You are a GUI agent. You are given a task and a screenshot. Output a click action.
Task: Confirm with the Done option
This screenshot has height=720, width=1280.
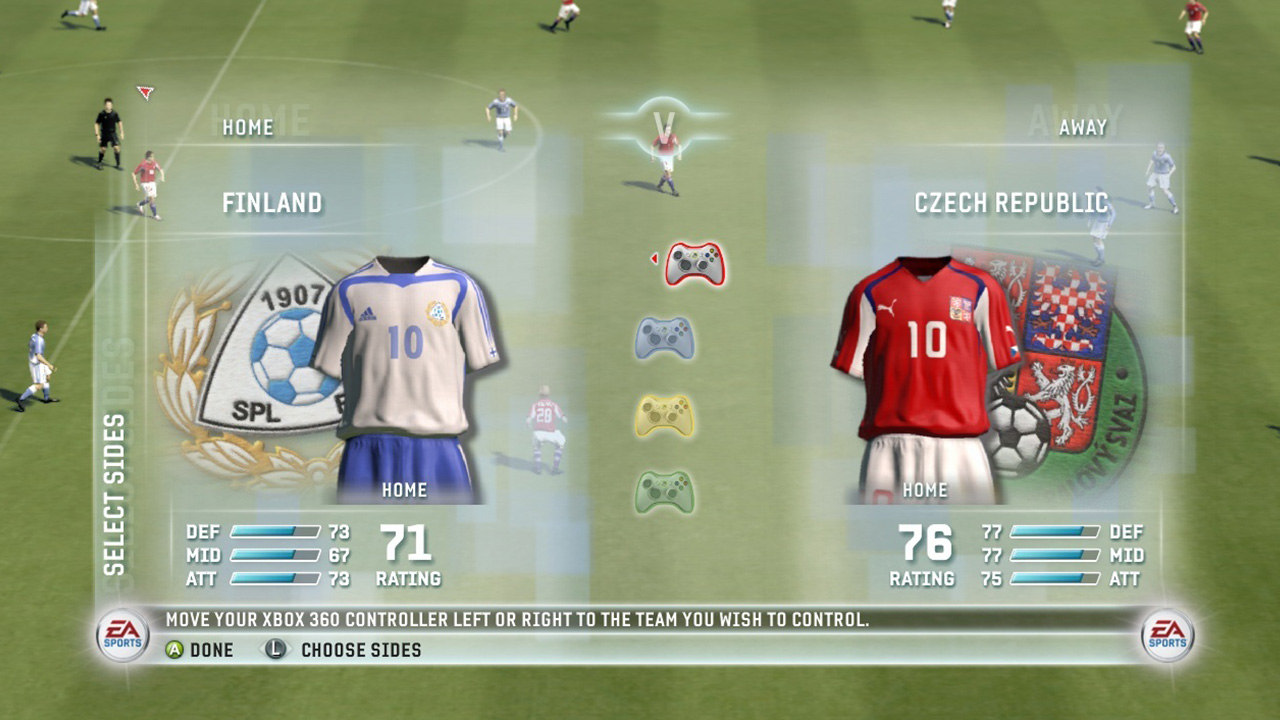click(200, 650)
